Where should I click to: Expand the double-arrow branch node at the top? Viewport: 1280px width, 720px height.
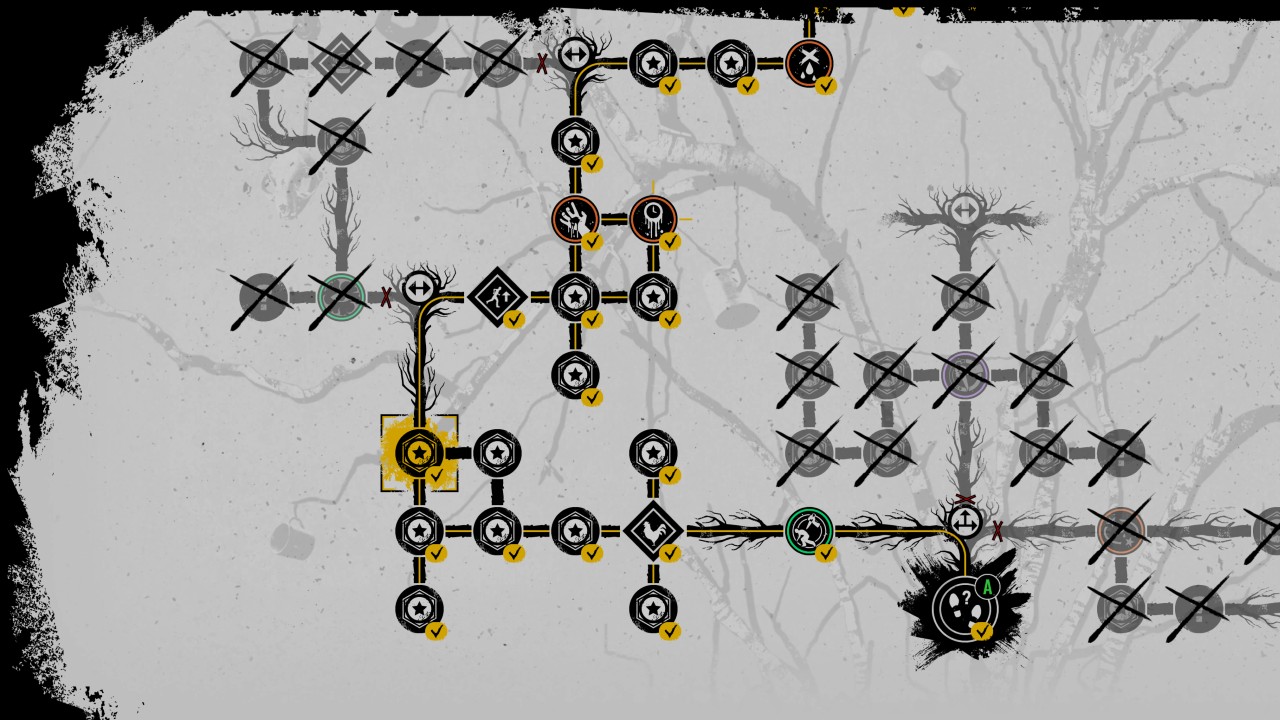coord(574,55)
